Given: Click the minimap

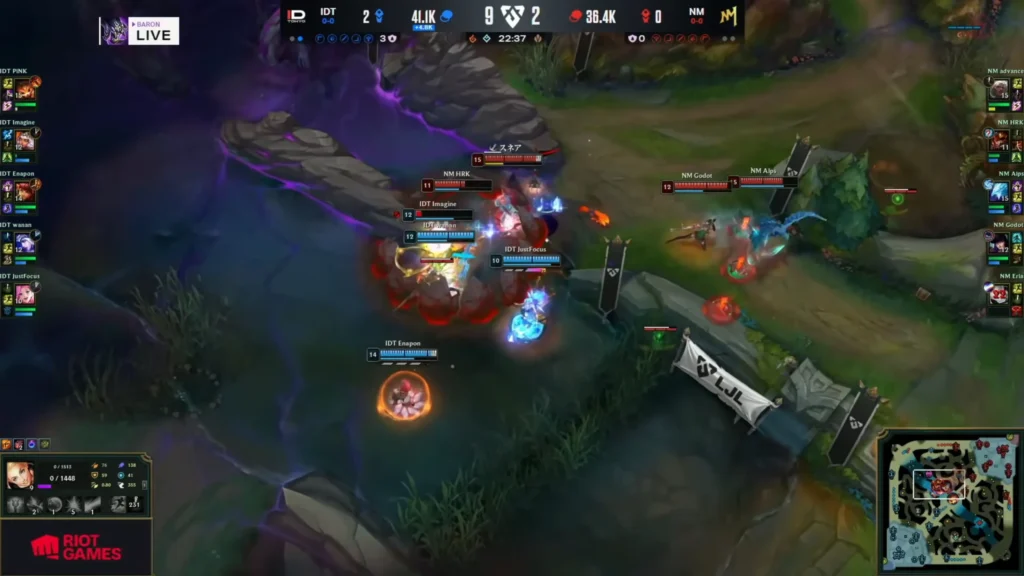Looking at the screenshot, I should click(x=950, y=502).
